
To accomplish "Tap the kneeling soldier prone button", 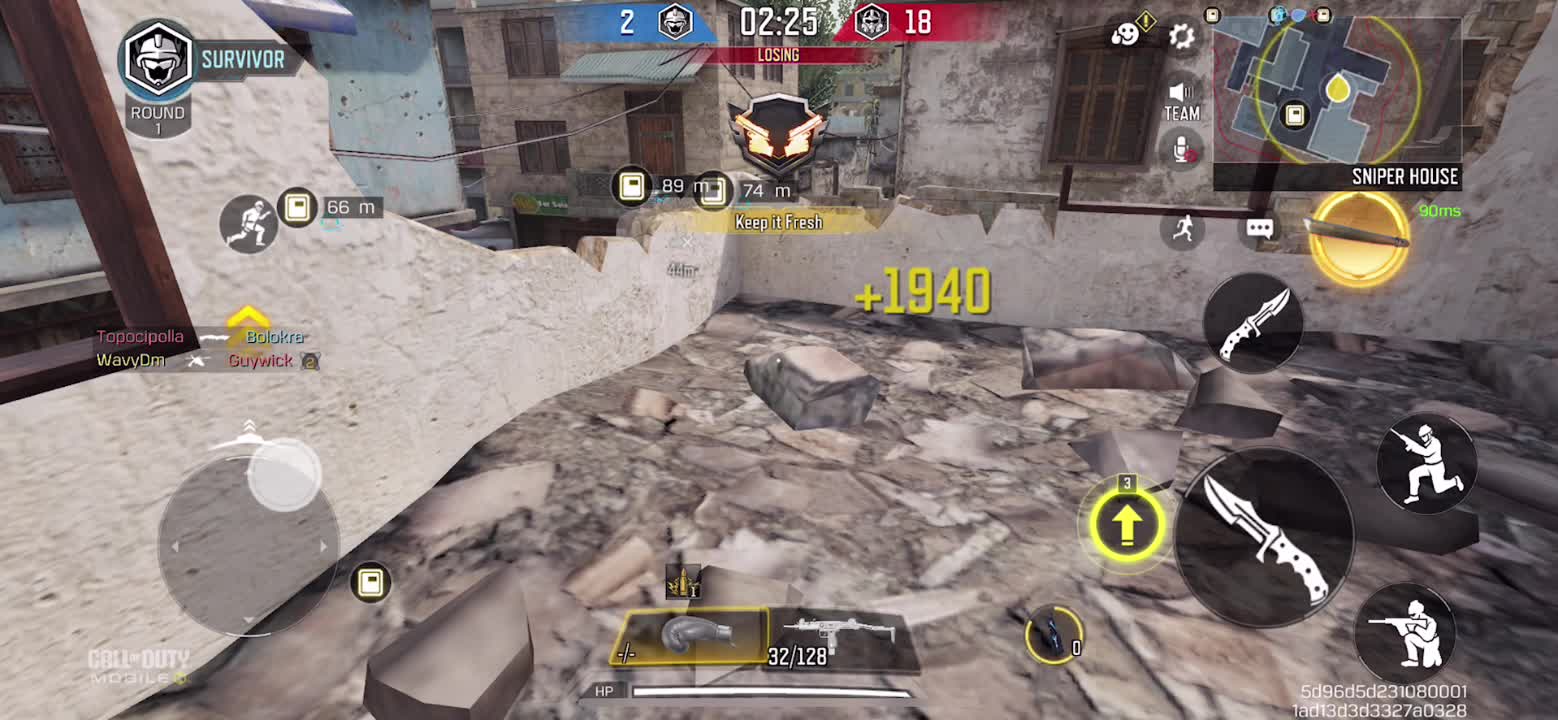I will point(1410,632).
